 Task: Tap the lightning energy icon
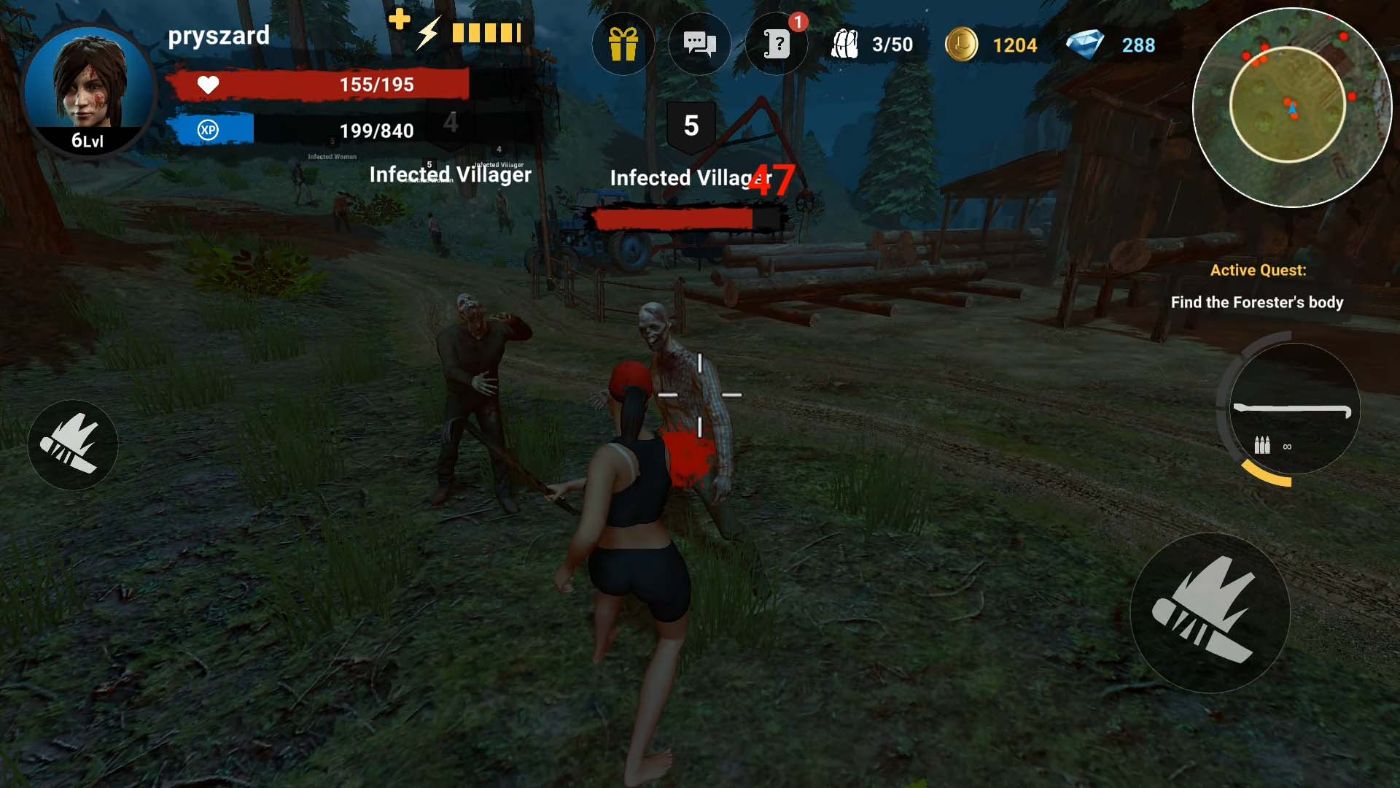[429, 31]
